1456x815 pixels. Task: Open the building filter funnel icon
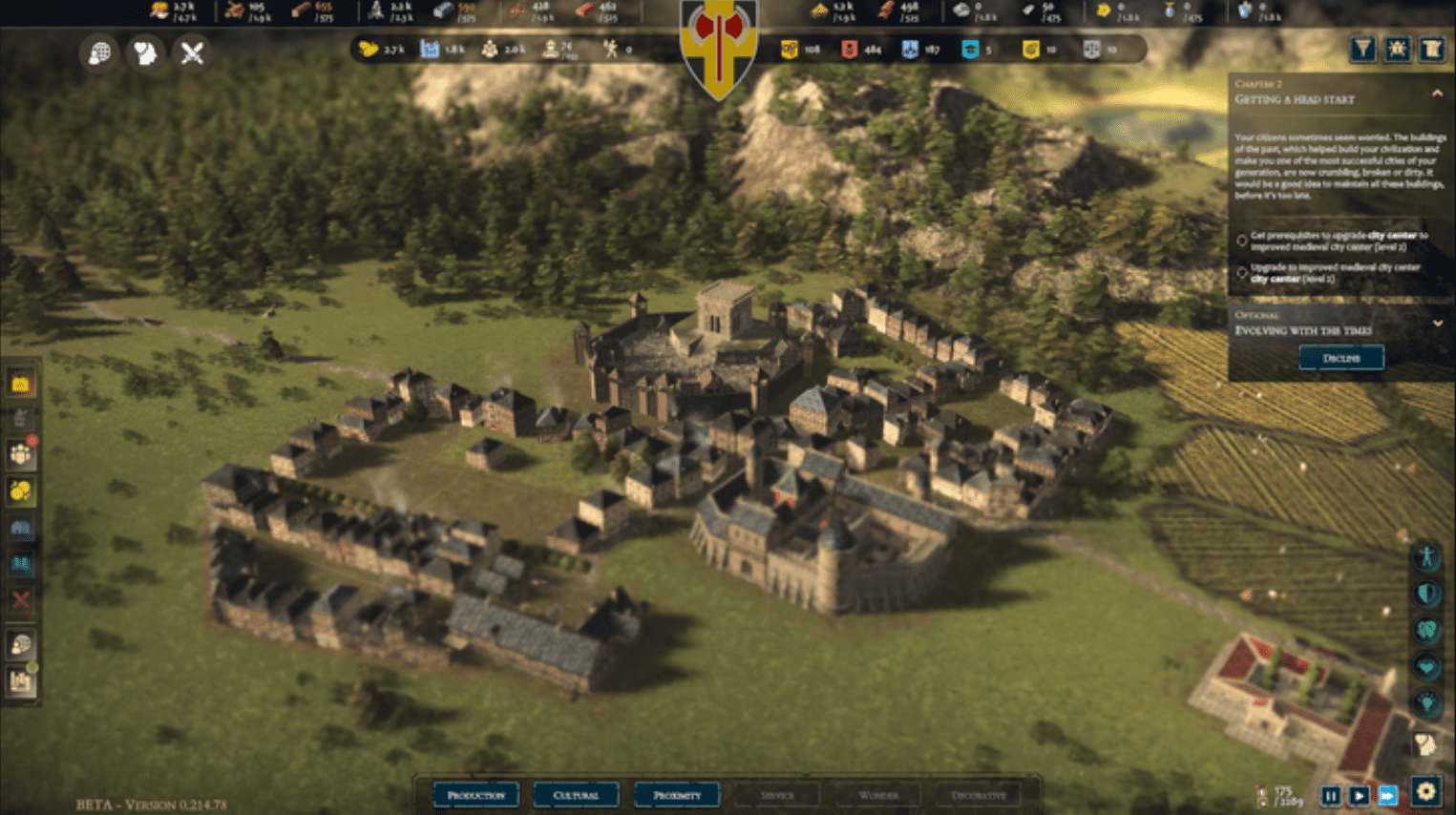[x=1363, y=47]
